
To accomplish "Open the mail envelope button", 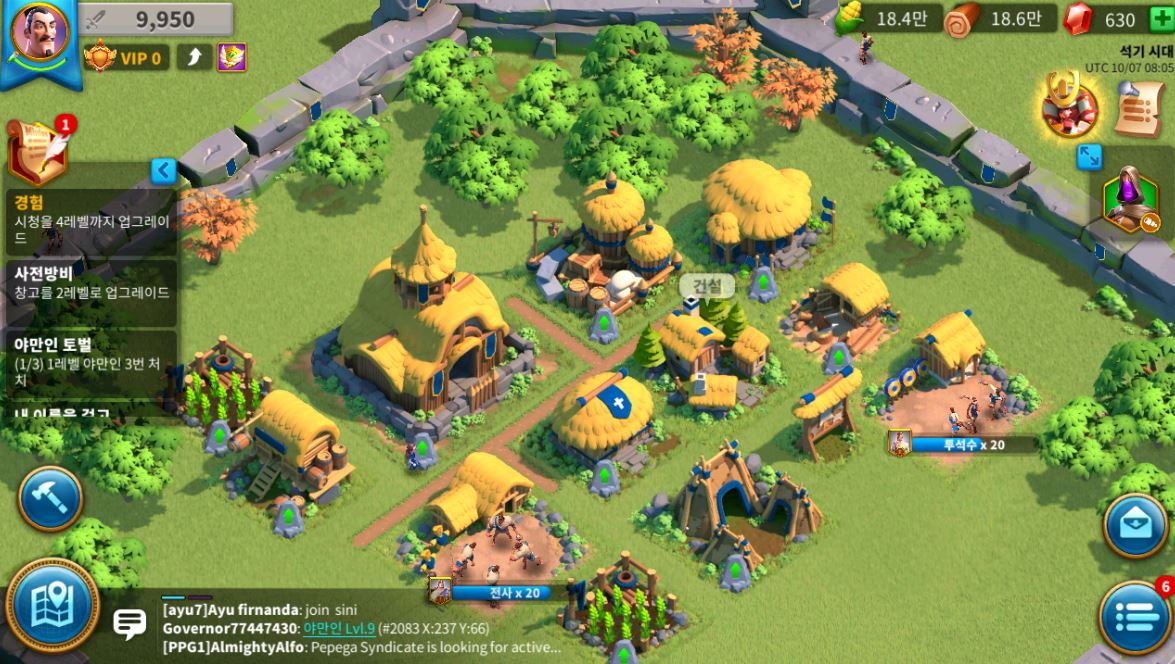I will (1136, 525).
